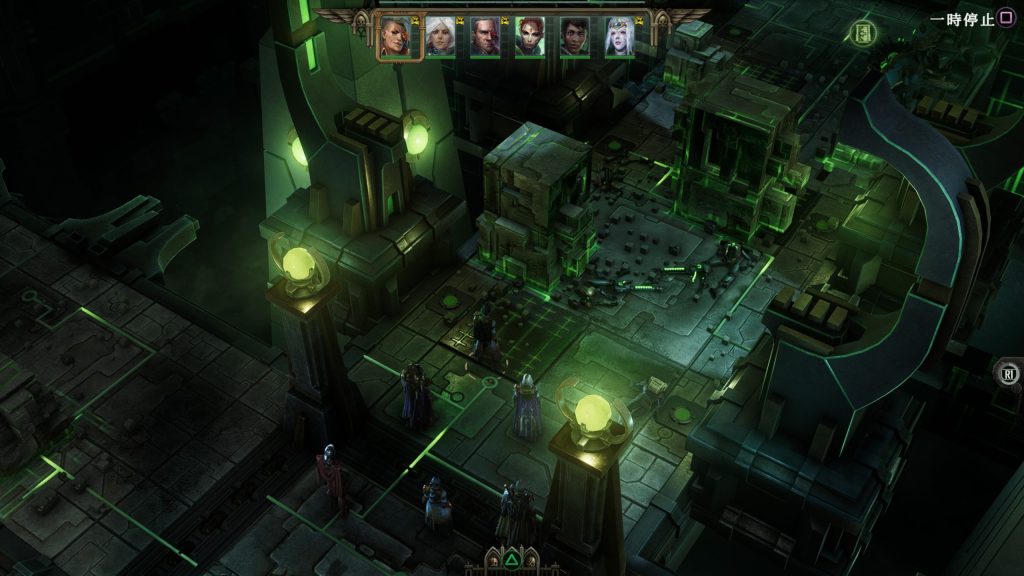Viewport: 1024px width, 576px height.
Task: Select the pale woman with tiara portrait
Action: 619,37
